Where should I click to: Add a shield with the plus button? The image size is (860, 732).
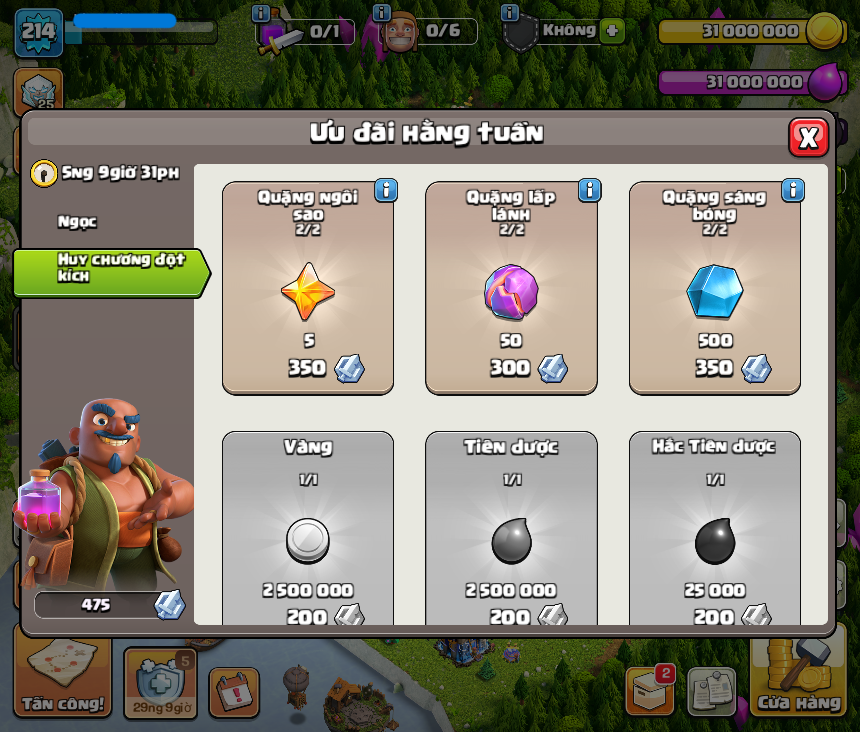(x=612, y=31)
